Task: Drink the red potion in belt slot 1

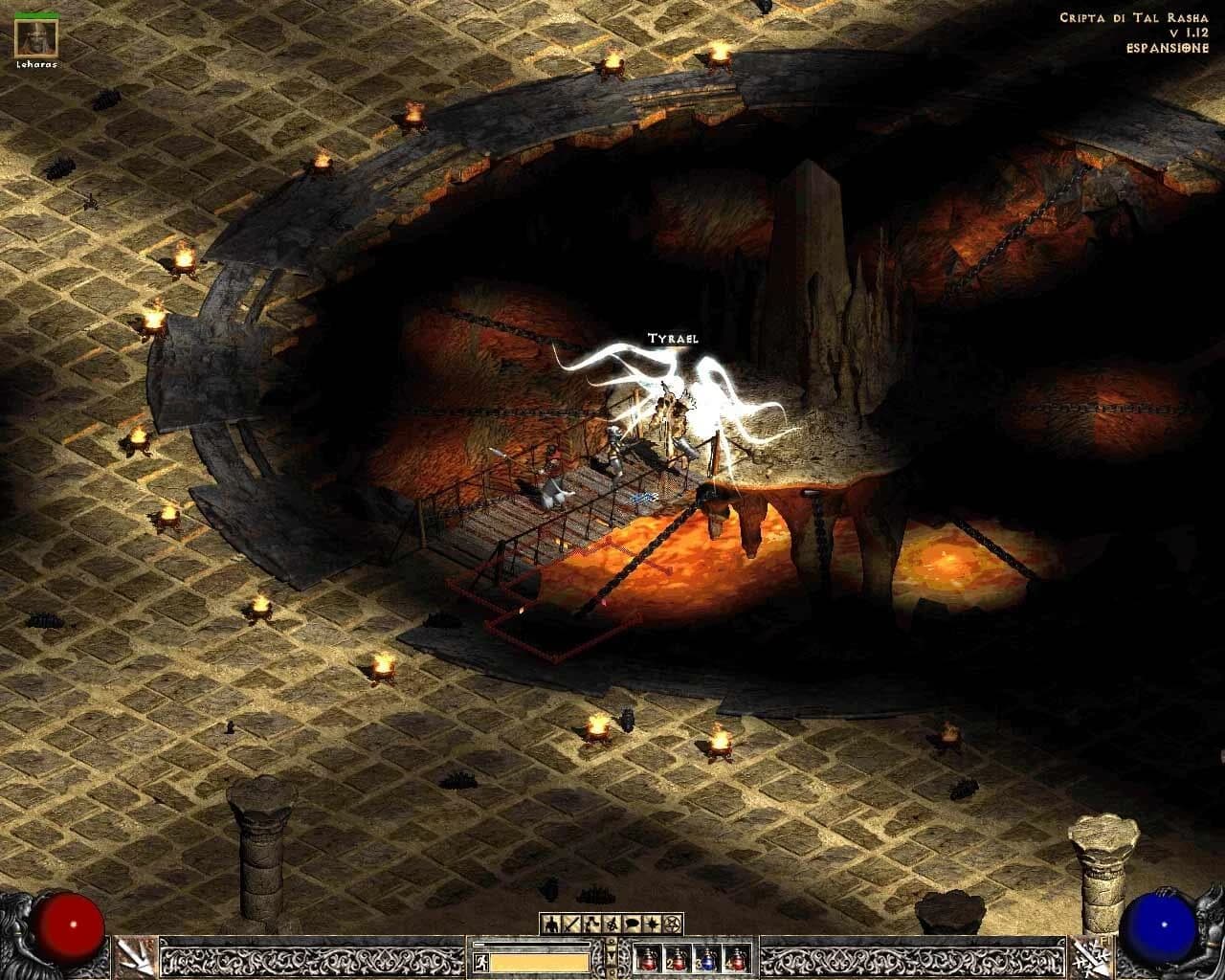Action: click(649, 957)
